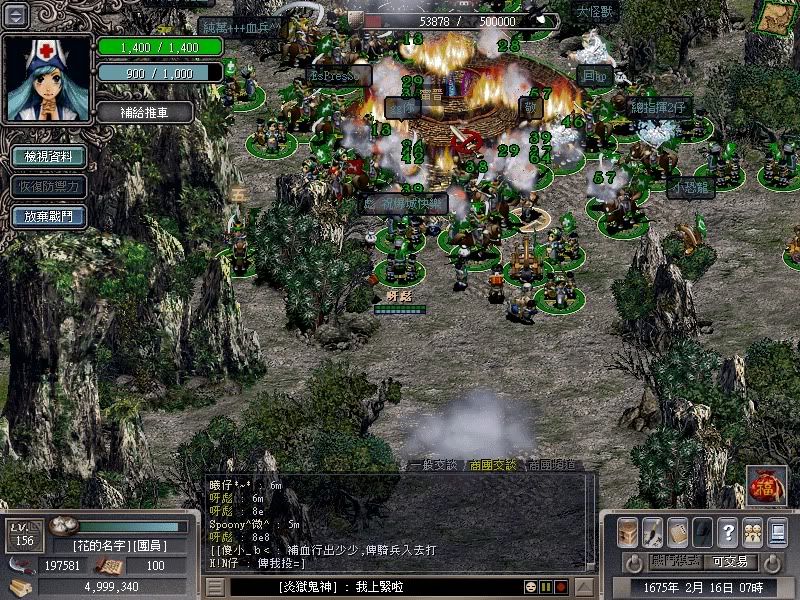The height and width of the screenshot is (600, 800).
Task: Toggle the 可交易 tradable mode button
Action: (729, 562)
